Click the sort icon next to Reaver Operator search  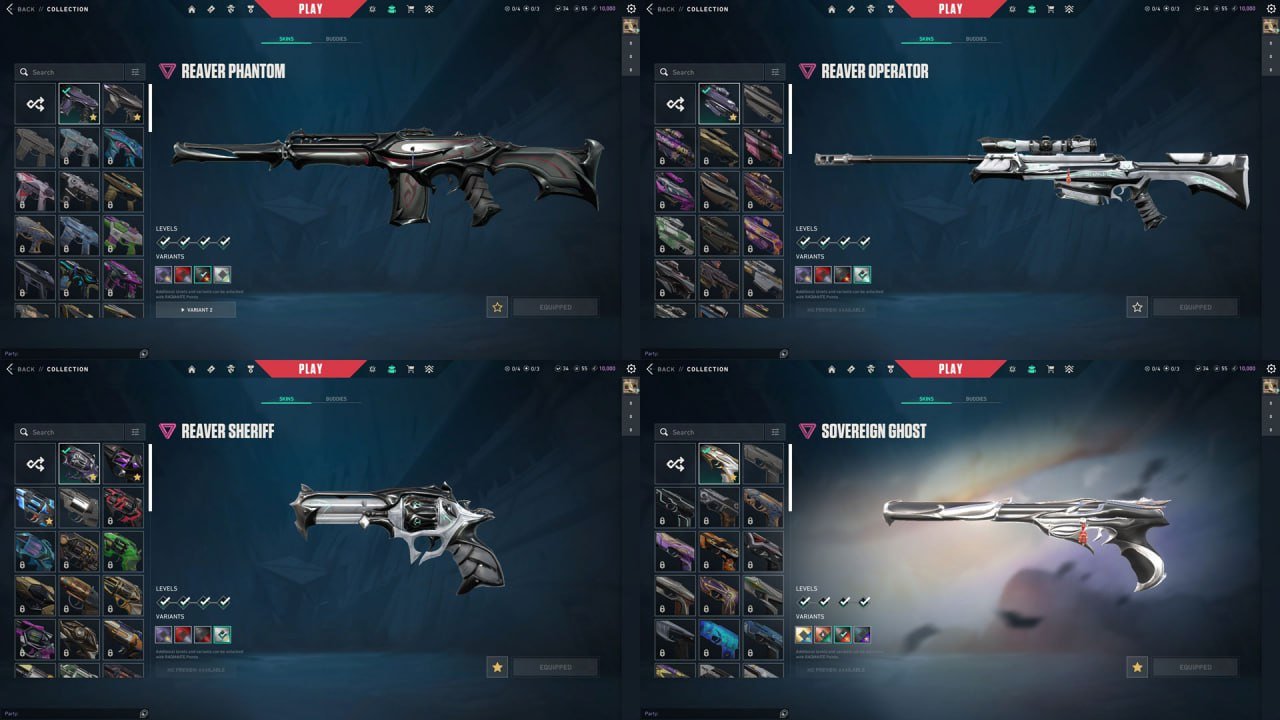[775, 72]
